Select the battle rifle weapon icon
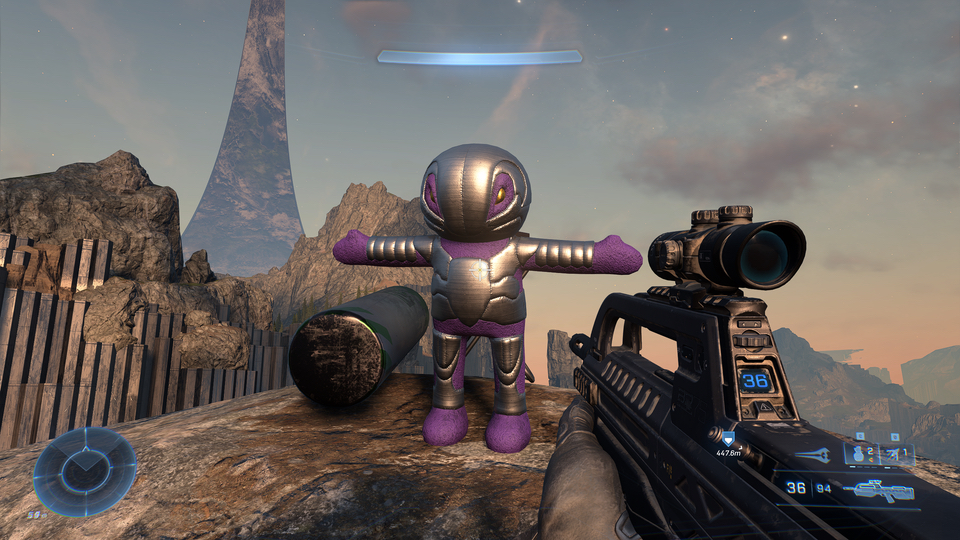Image resolution: width=960 pixels, height=540 pixels. coord(879,489)
